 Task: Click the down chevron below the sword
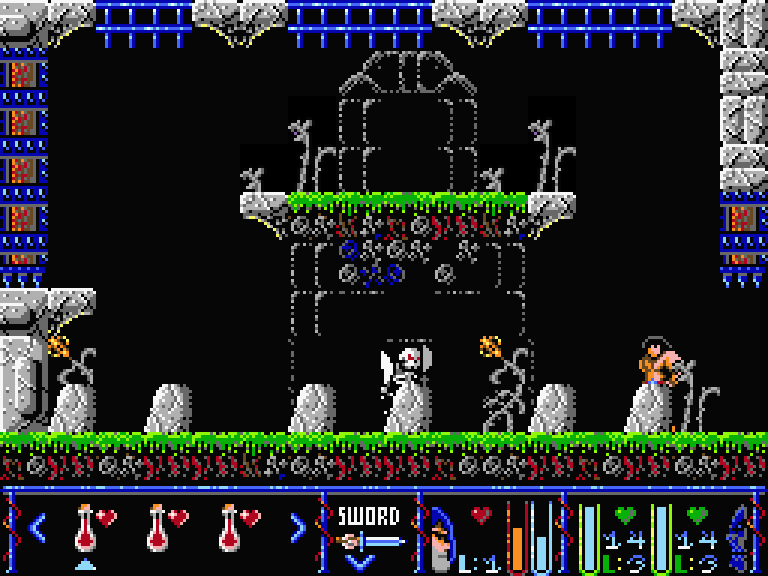click(360, 562)
